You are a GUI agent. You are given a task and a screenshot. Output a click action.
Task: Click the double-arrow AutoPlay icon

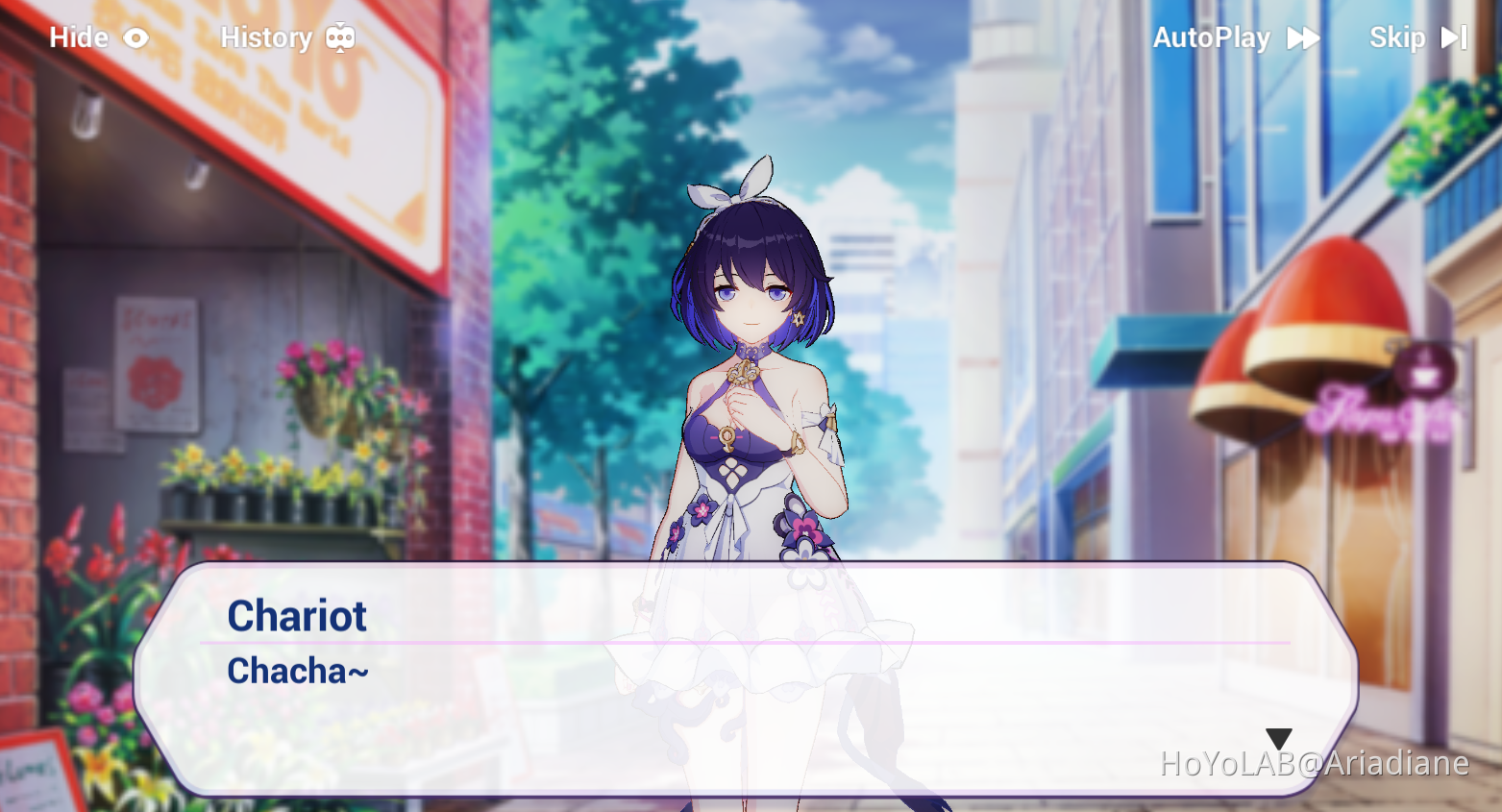pos(1304,37)
